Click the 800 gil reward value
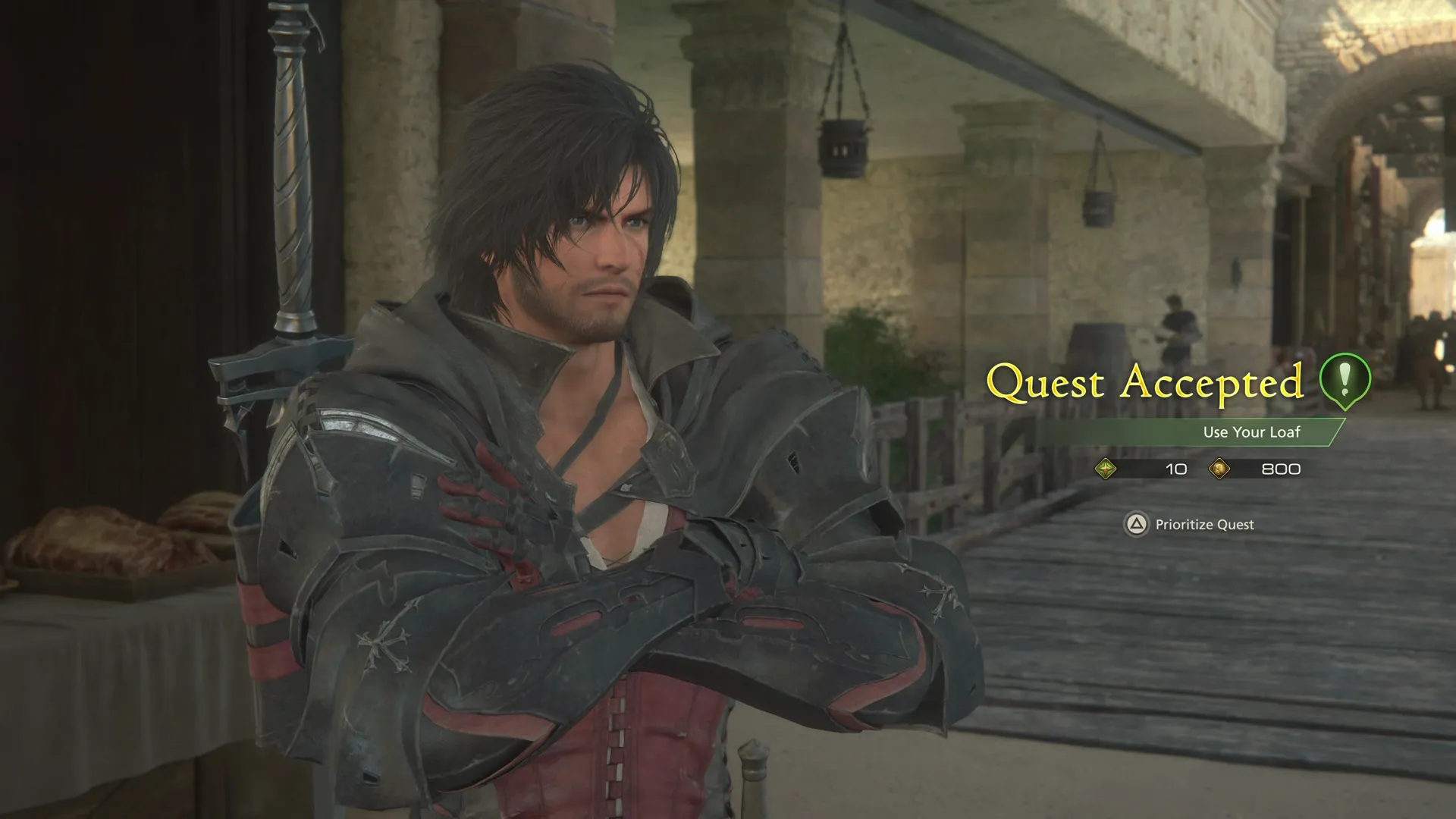The height and width of the screenshot is (819, 1456). point(1282,469)
